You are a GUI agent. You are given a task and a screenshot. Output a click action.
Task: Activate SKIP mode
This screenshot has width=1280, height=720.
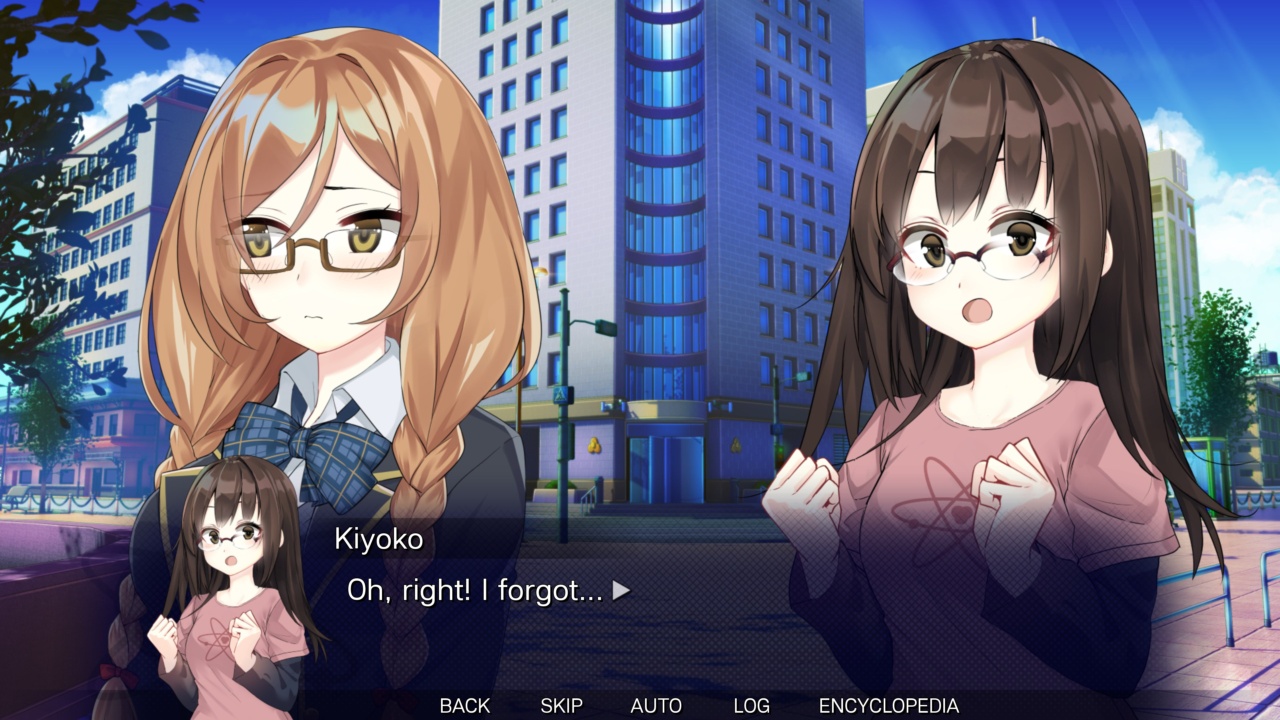[x=562, y=705]
